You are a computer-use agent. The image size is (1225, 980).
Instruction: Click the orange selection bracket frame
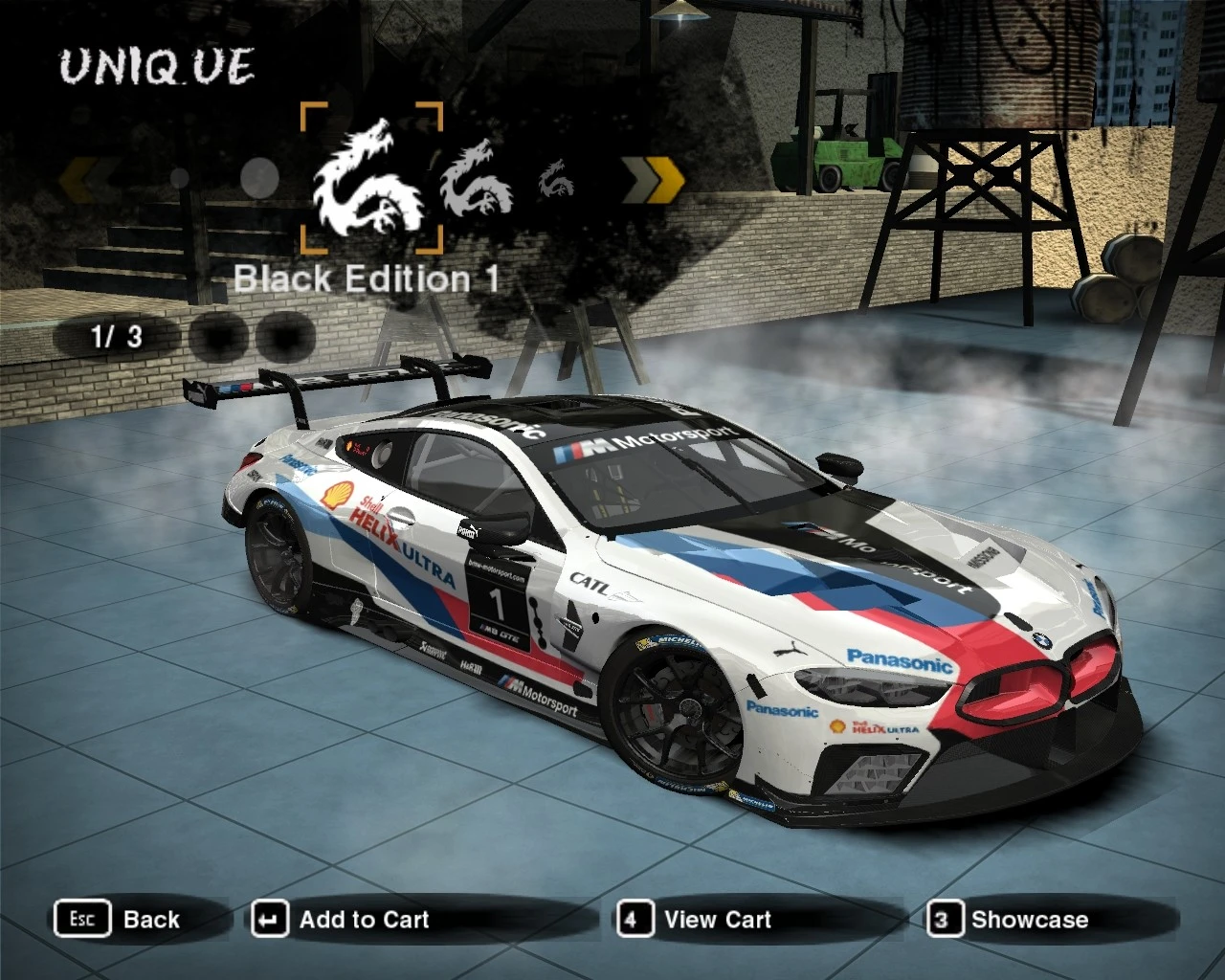(x=371, y=177)
